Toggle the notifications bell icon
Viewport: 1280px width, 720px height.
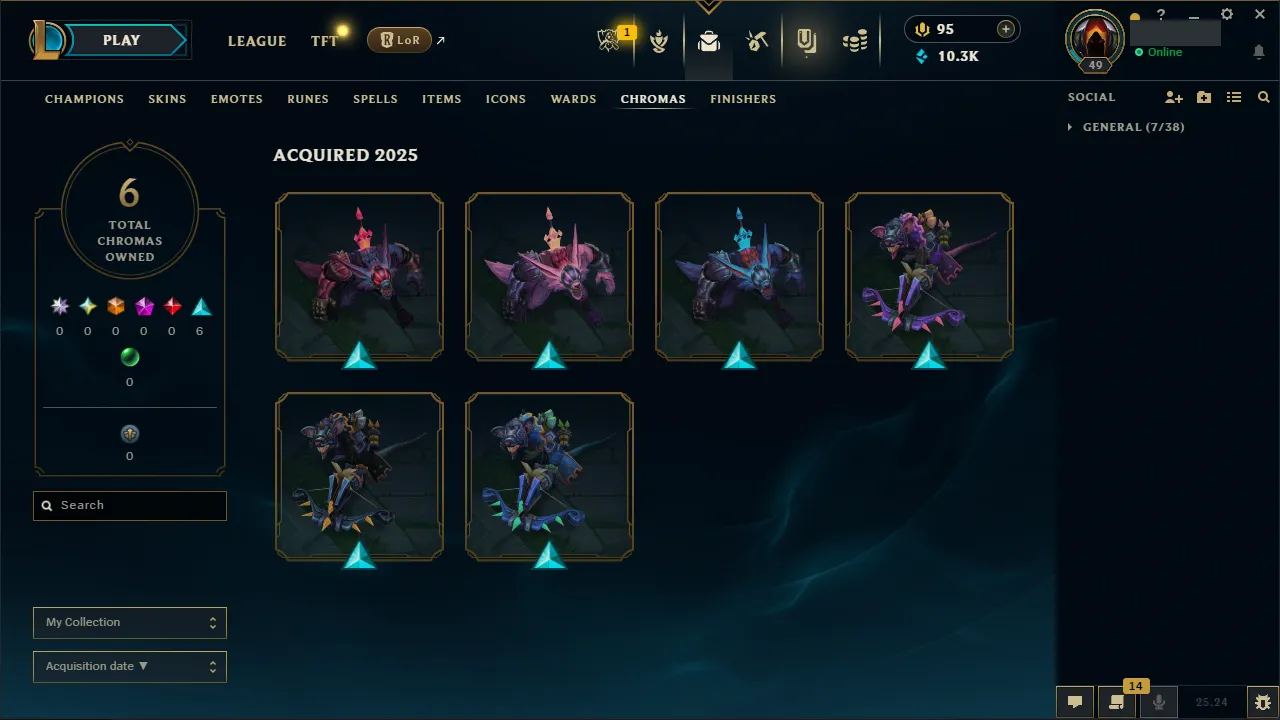point(1258,51)
